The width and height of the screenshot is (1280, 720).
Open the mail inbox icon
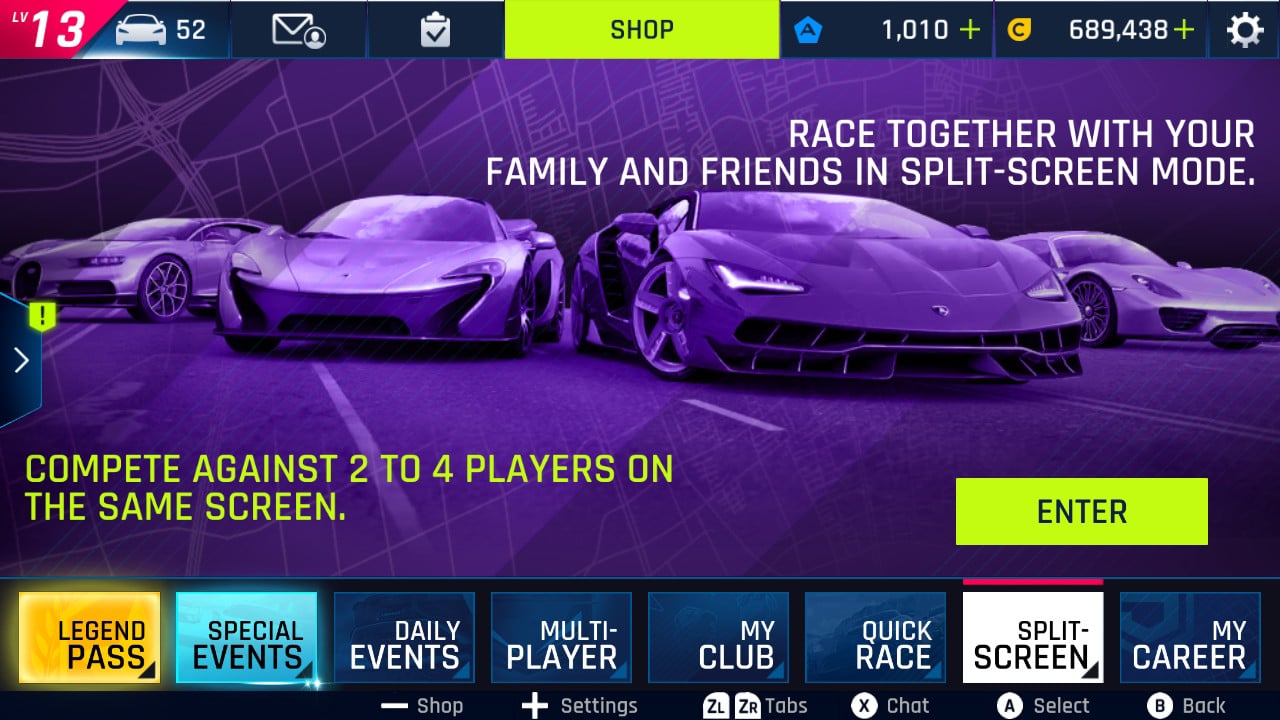[x=299, y=30]
